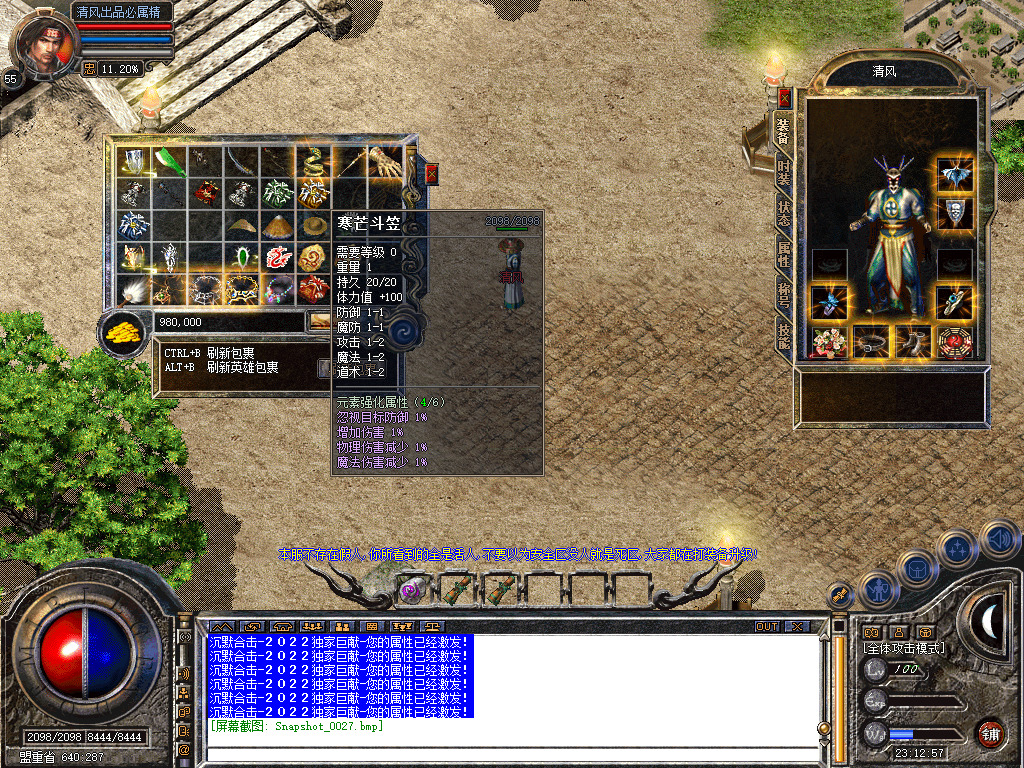The width and height of the screenshot is (1024, 768).
Task: Use the purple orb in hotbar
Action: pyautogui.click(x=411, y=589)
